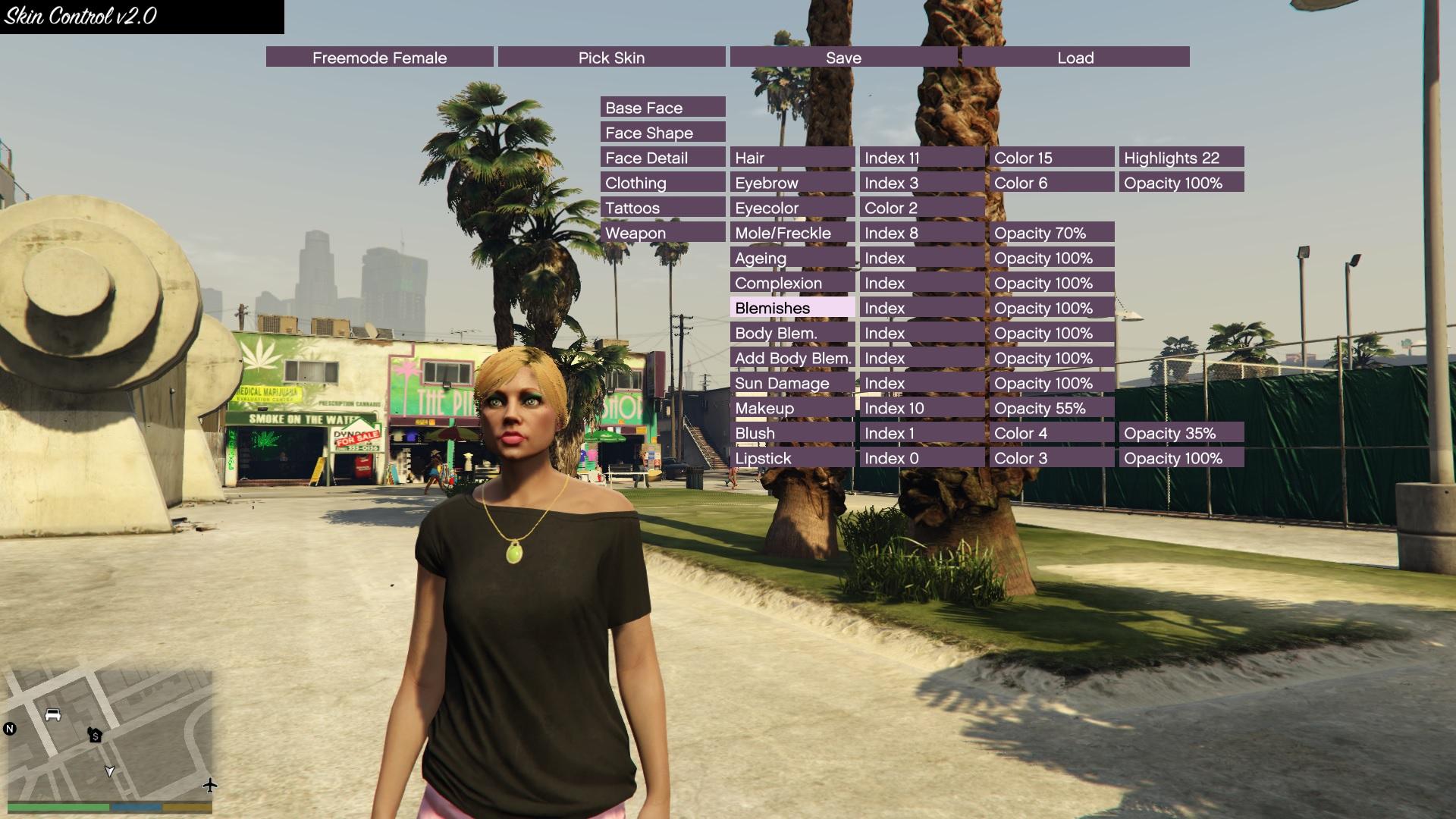Change Makeup Opacity 55% value
Screen dimensions: 1456x819
pos(1052,408)
